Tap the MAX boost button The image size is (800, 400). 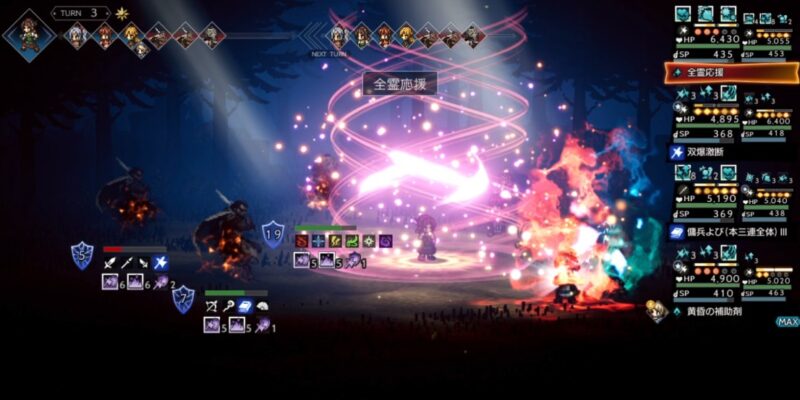click(x=787, y=322)
